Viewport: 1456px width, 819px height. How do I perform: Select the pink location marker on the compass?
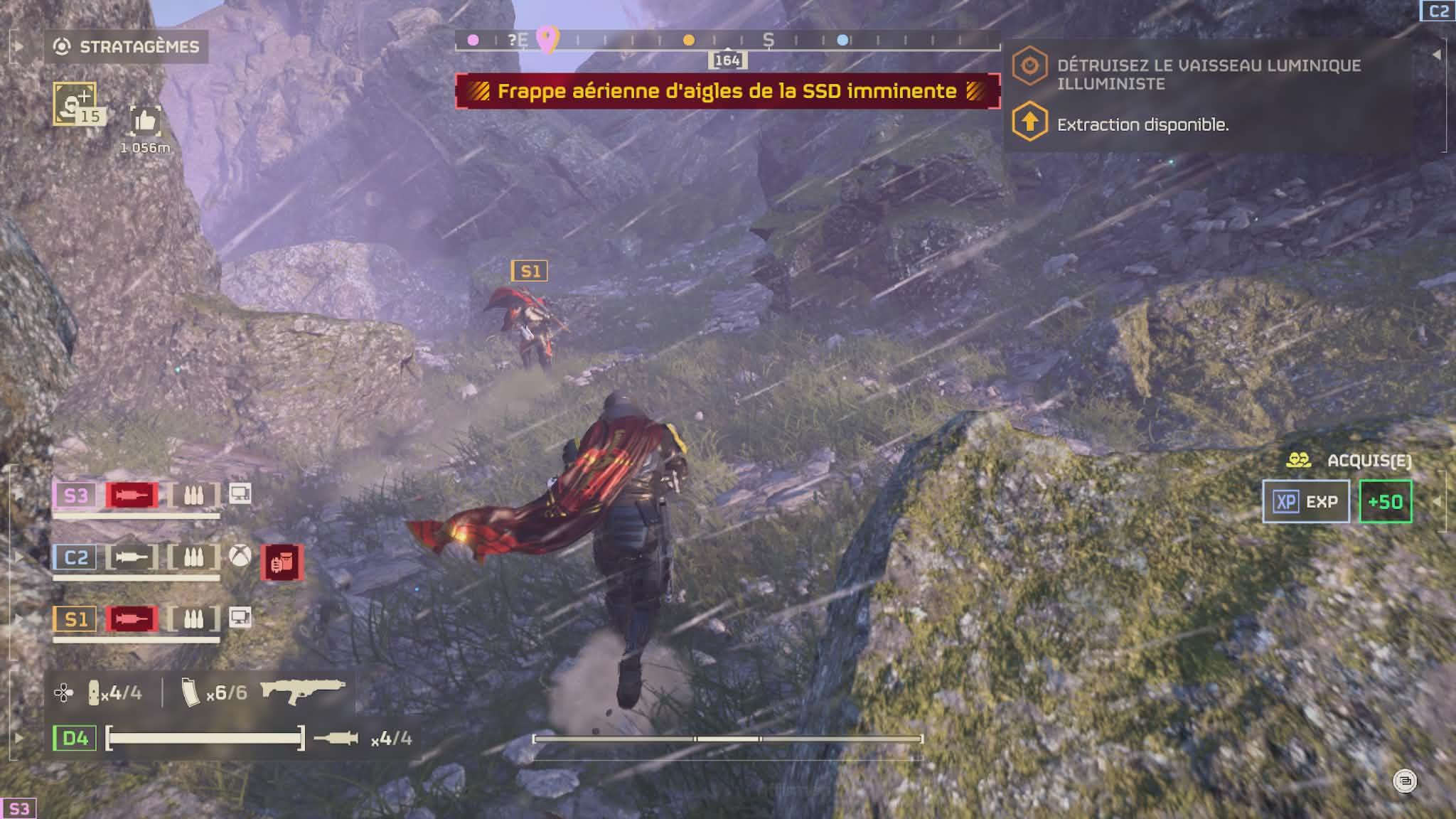click(547, 39)
